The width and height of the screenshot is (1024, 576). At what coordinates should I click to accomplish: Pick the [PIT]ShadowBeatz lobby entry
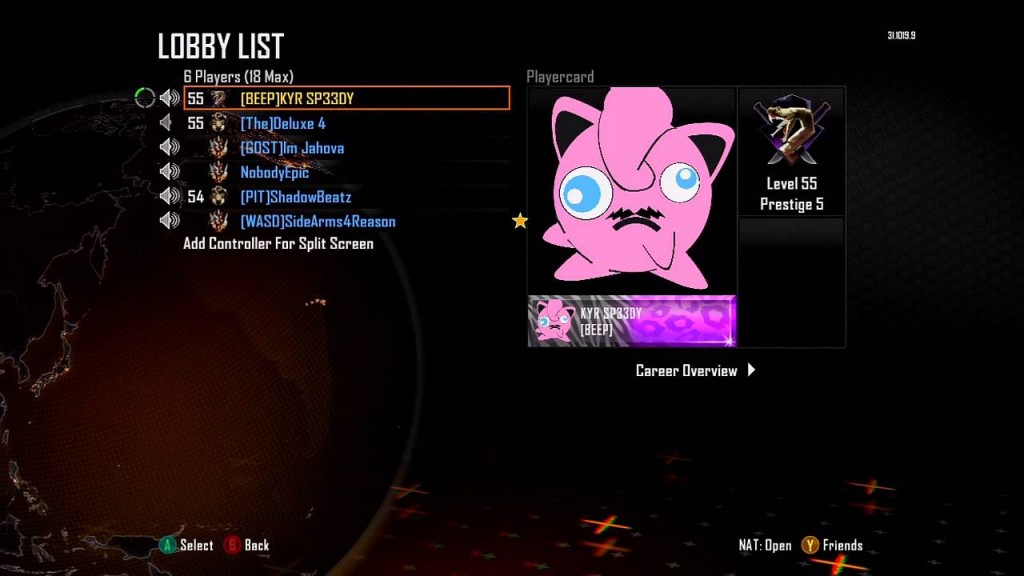[295, 197]
